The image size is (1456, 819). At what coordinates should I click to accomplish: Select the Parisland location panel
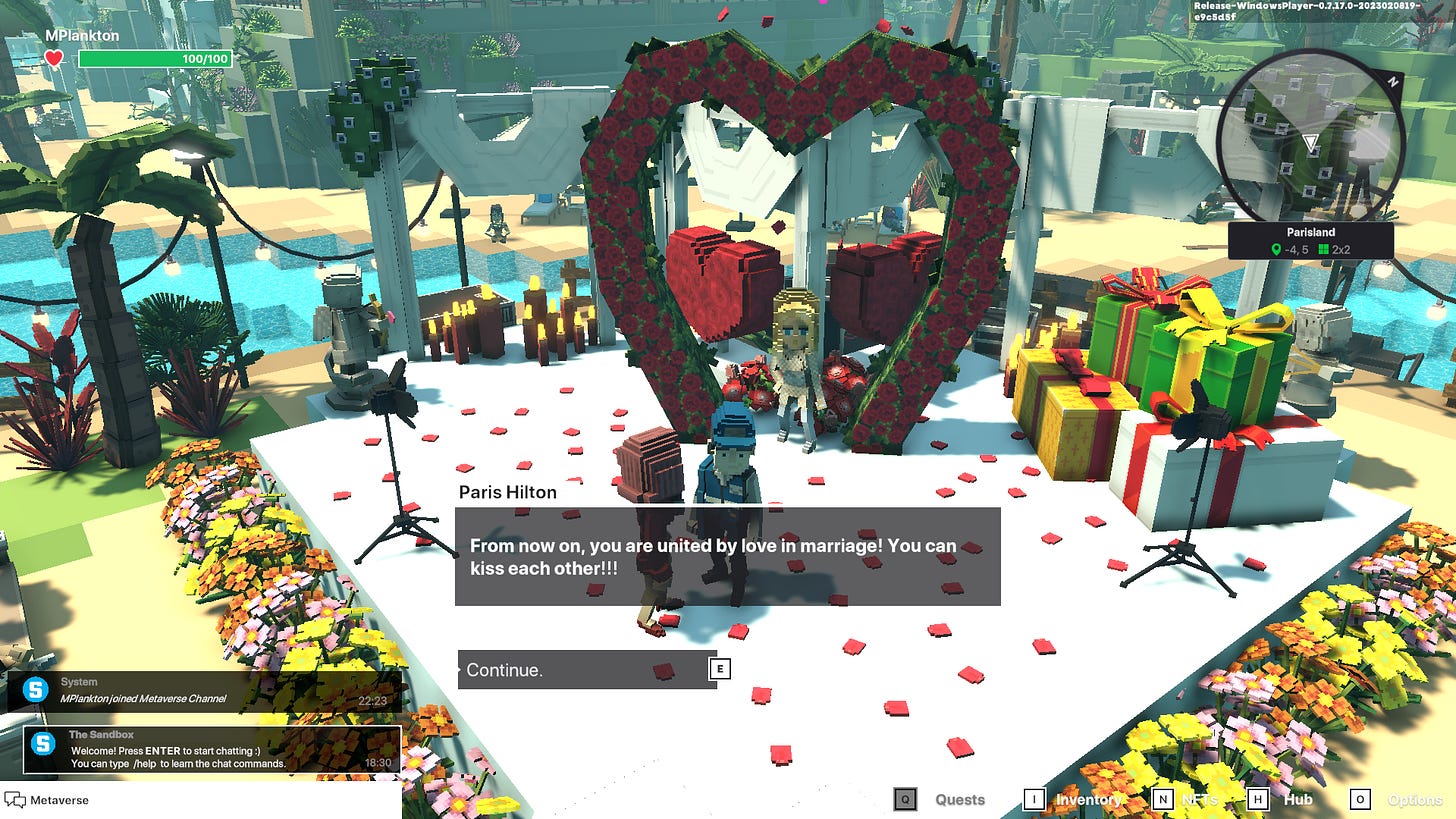[1310, 241]
